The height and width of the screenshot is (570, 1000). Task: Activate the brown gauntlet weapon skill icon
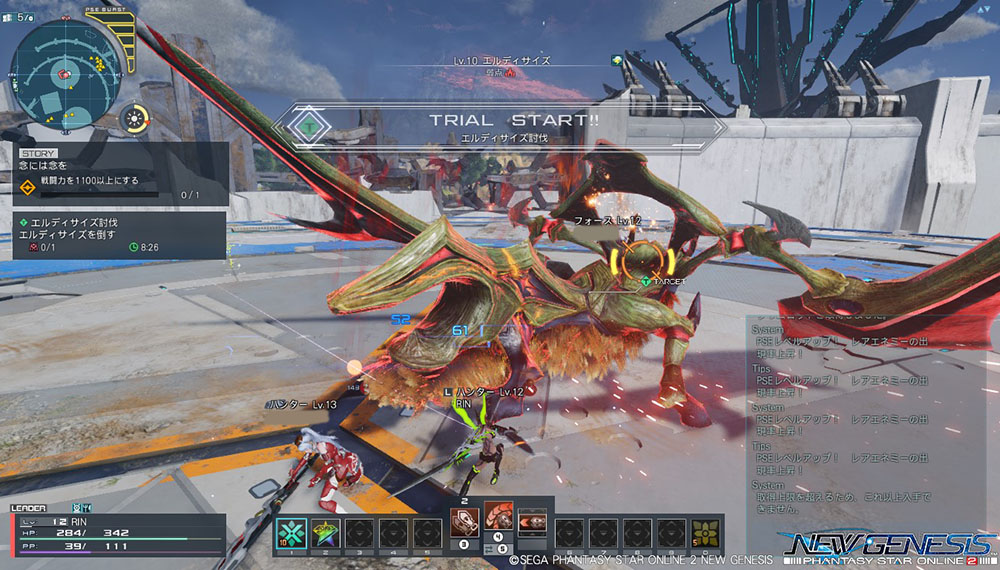point(464,522)
